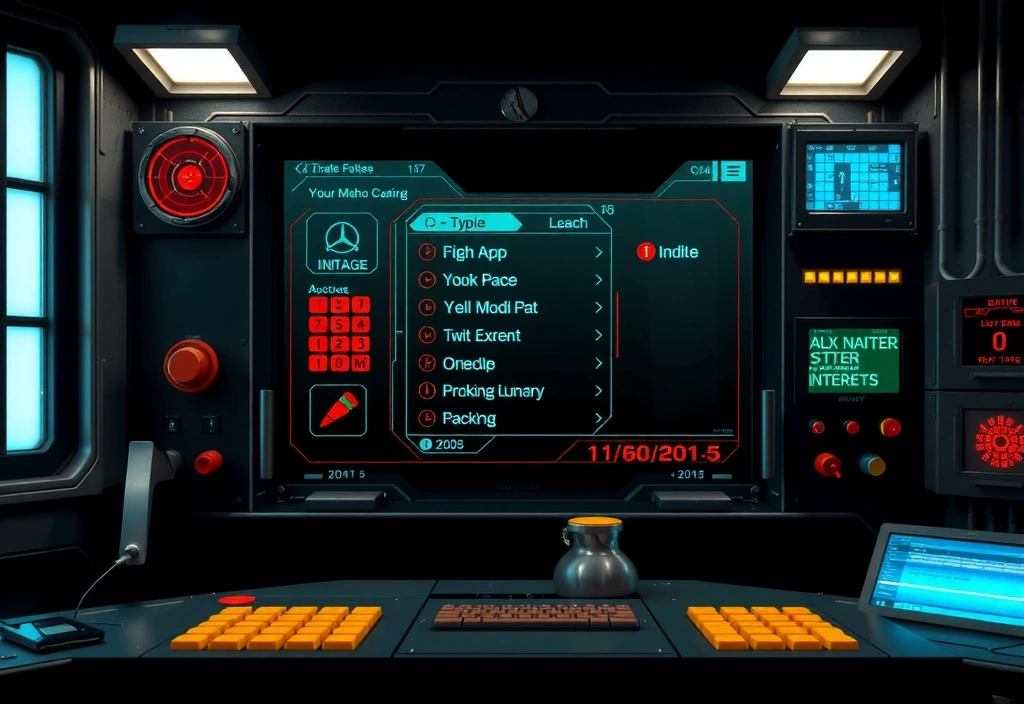The height and width of the screenshot is (704, 1024).
Task: Switch to the Leach tab
Action: (568, 223)
